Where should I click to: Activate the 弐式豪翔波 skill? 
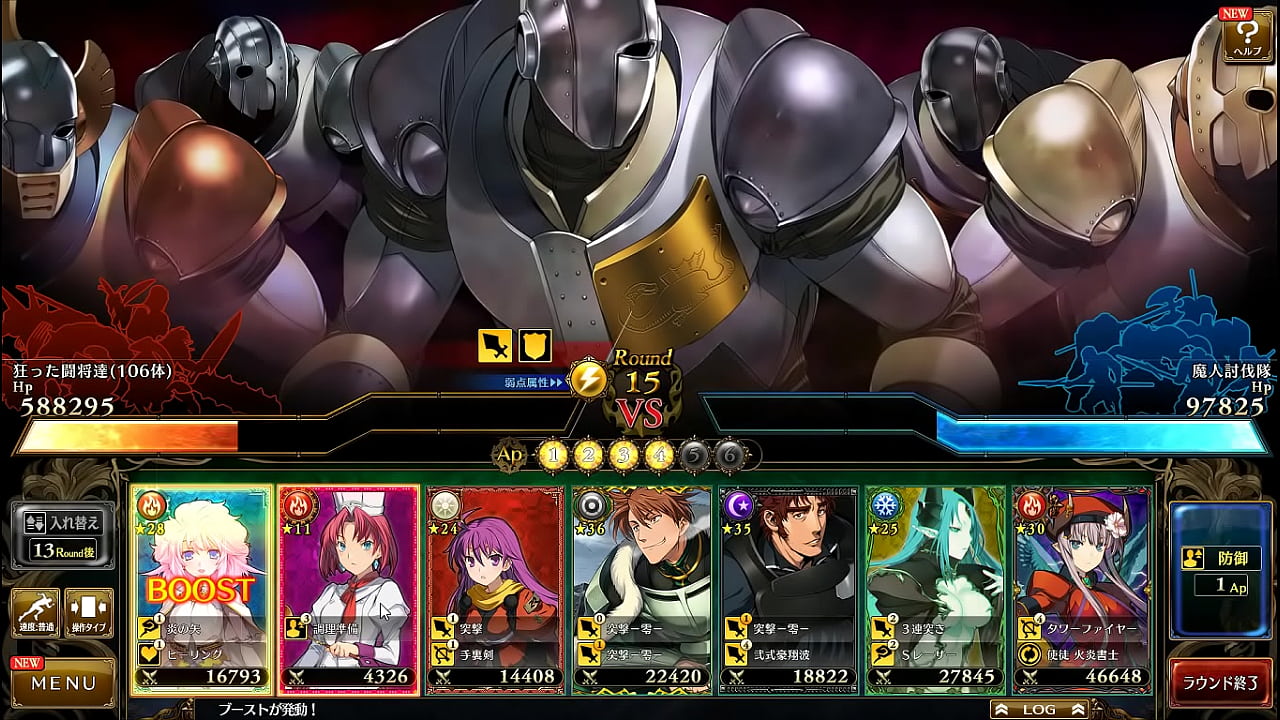(x=789, y=653)
